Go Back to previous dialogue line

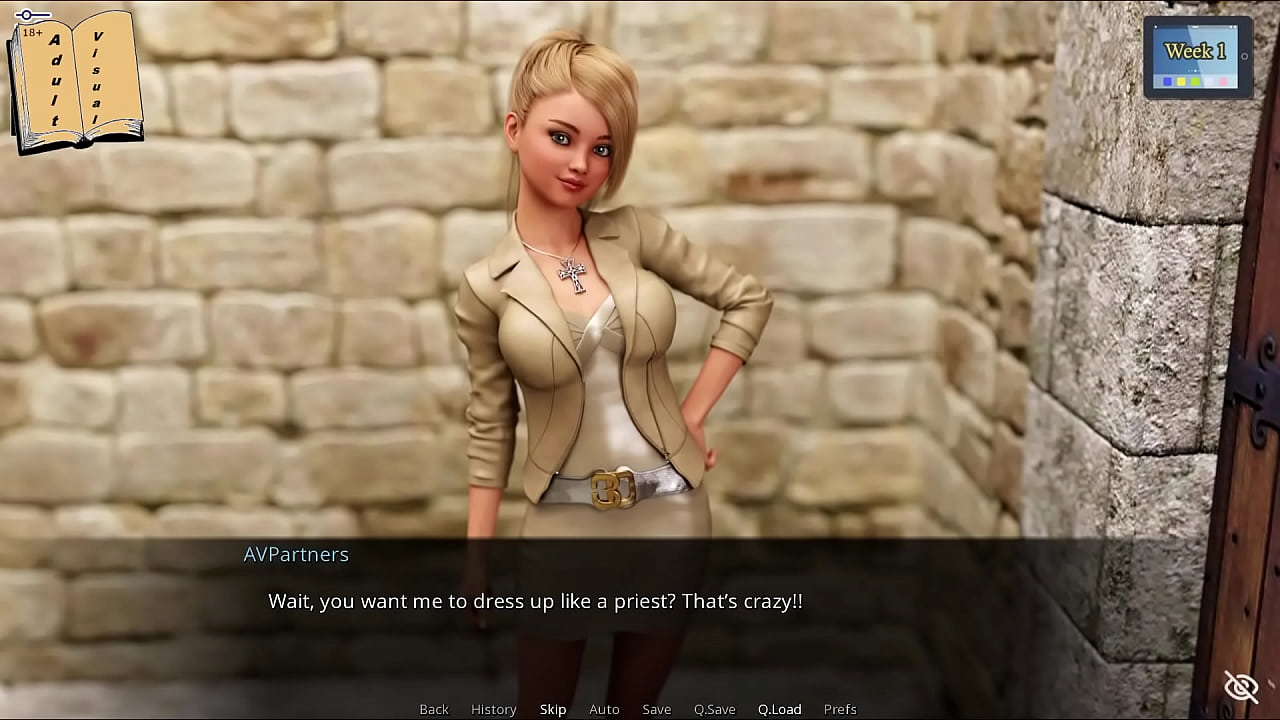pos(434,709)
